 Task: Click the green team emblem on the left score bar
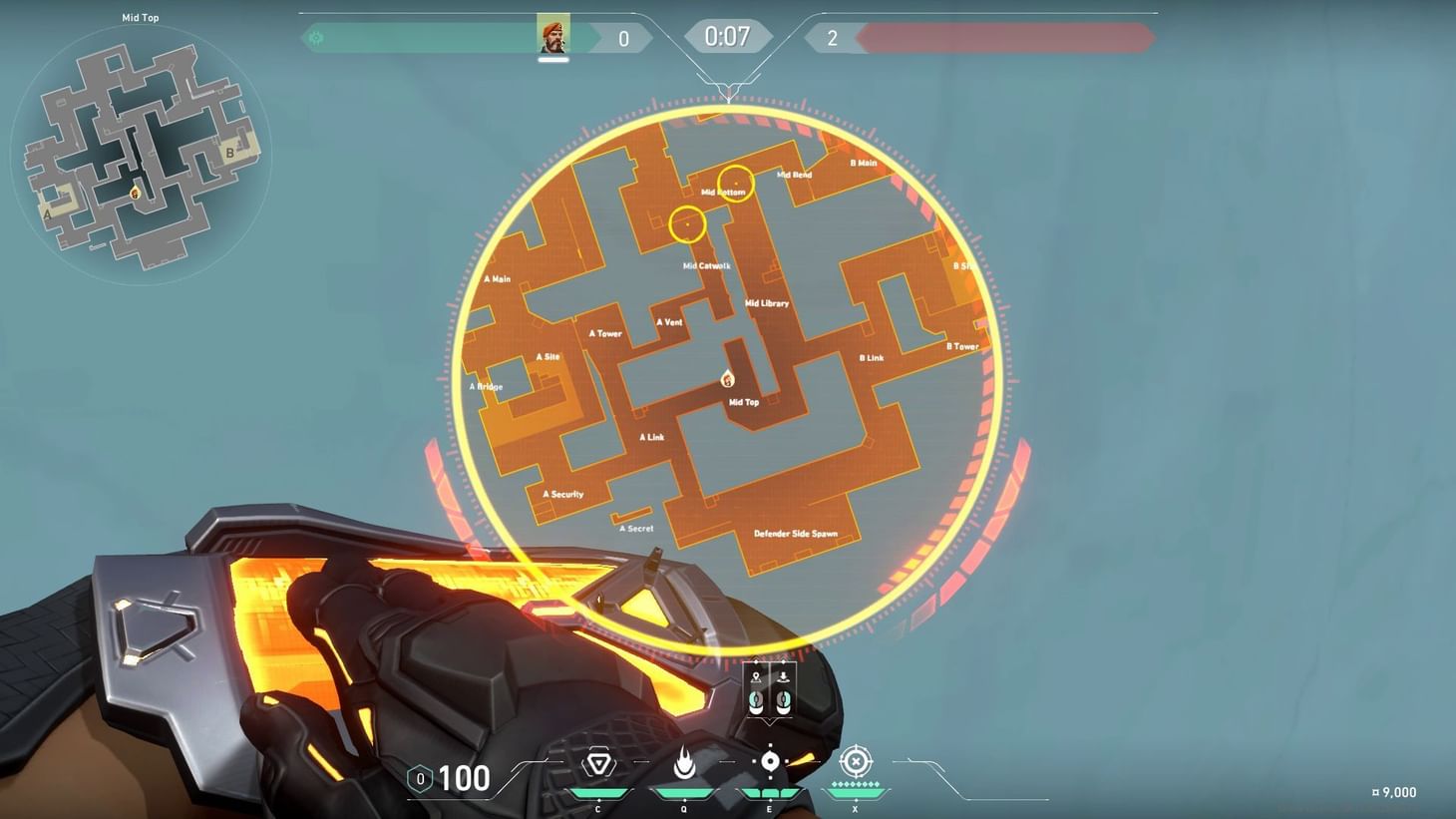tap(317, 36)
